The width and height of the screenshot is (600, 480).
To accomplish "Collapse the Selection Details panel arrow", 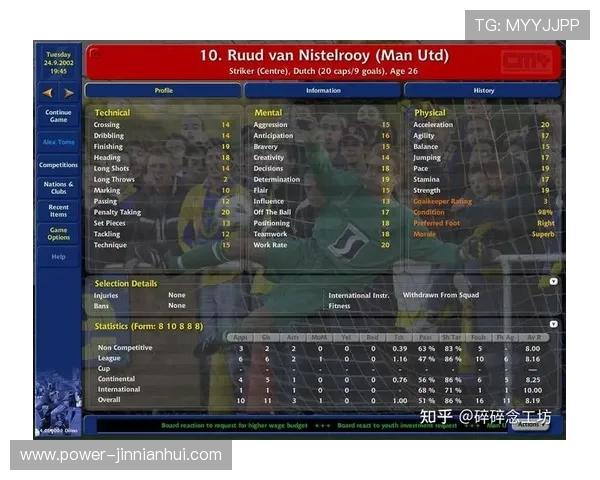I will pyautogui.click(x=553, y=283).
